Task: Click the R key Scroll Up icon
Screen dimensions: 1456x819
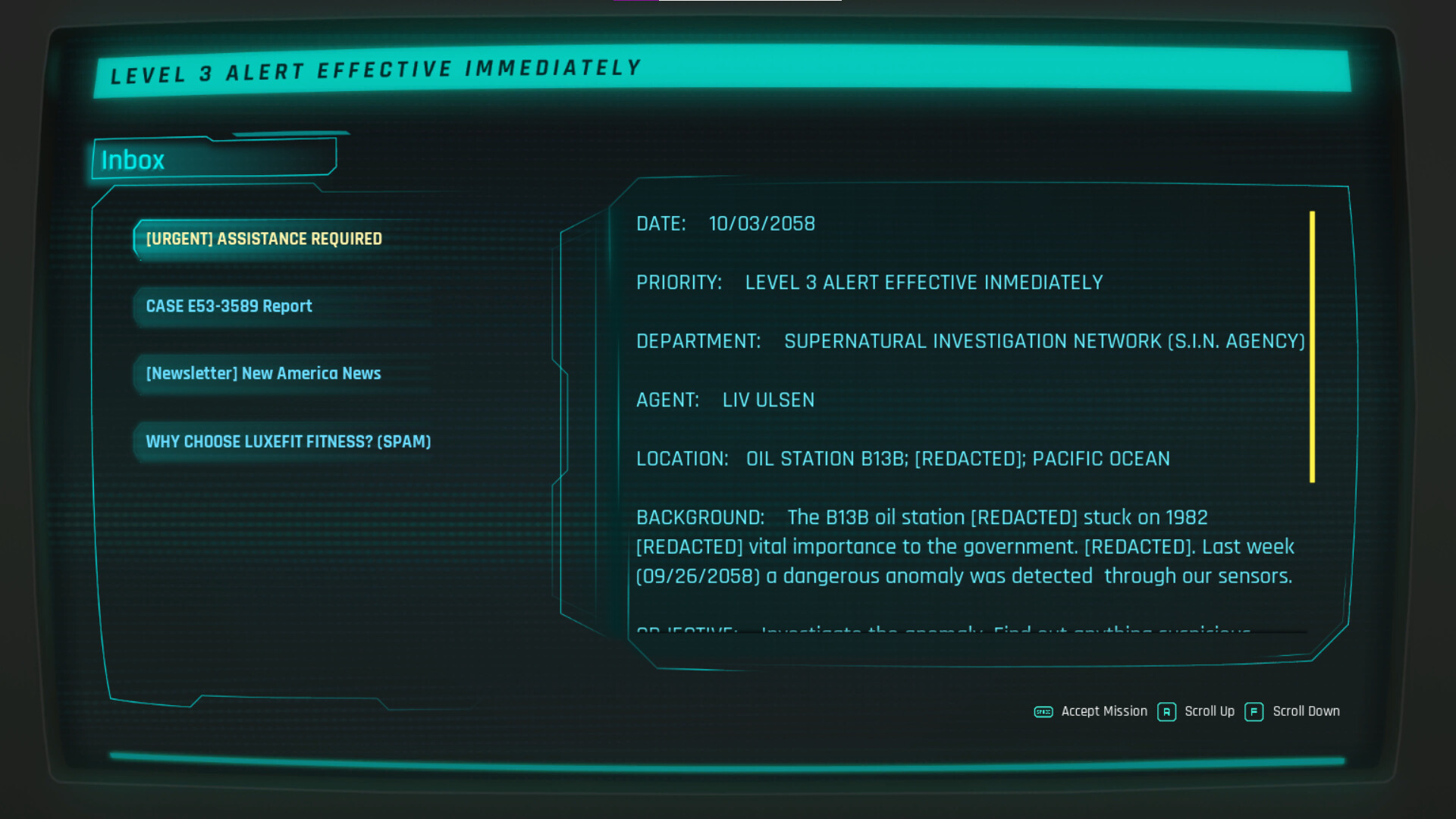Action: (1166, 712)
